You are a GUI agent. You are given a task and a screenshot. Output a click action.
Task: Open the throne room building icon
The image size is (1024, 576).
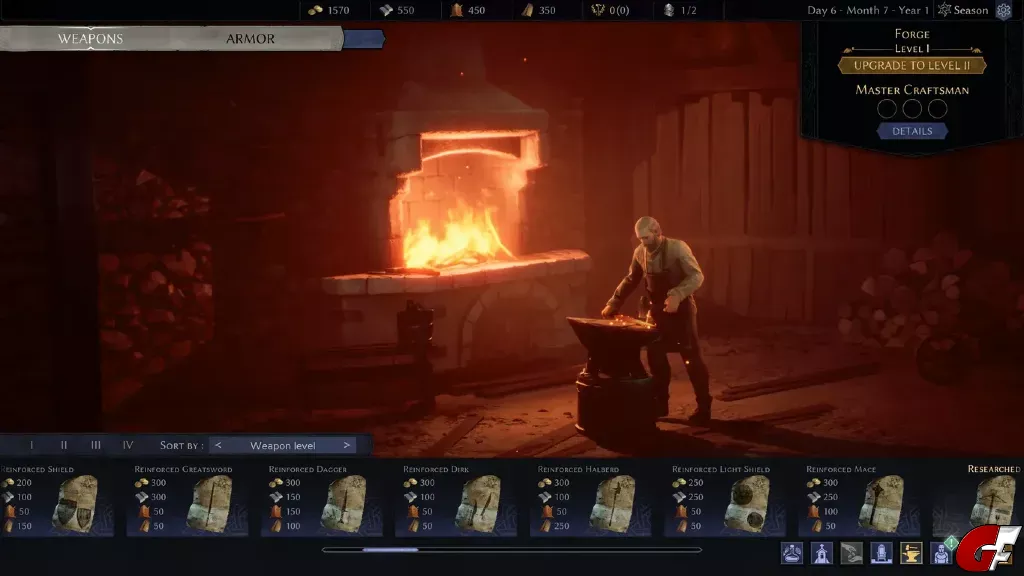point(883,552)
